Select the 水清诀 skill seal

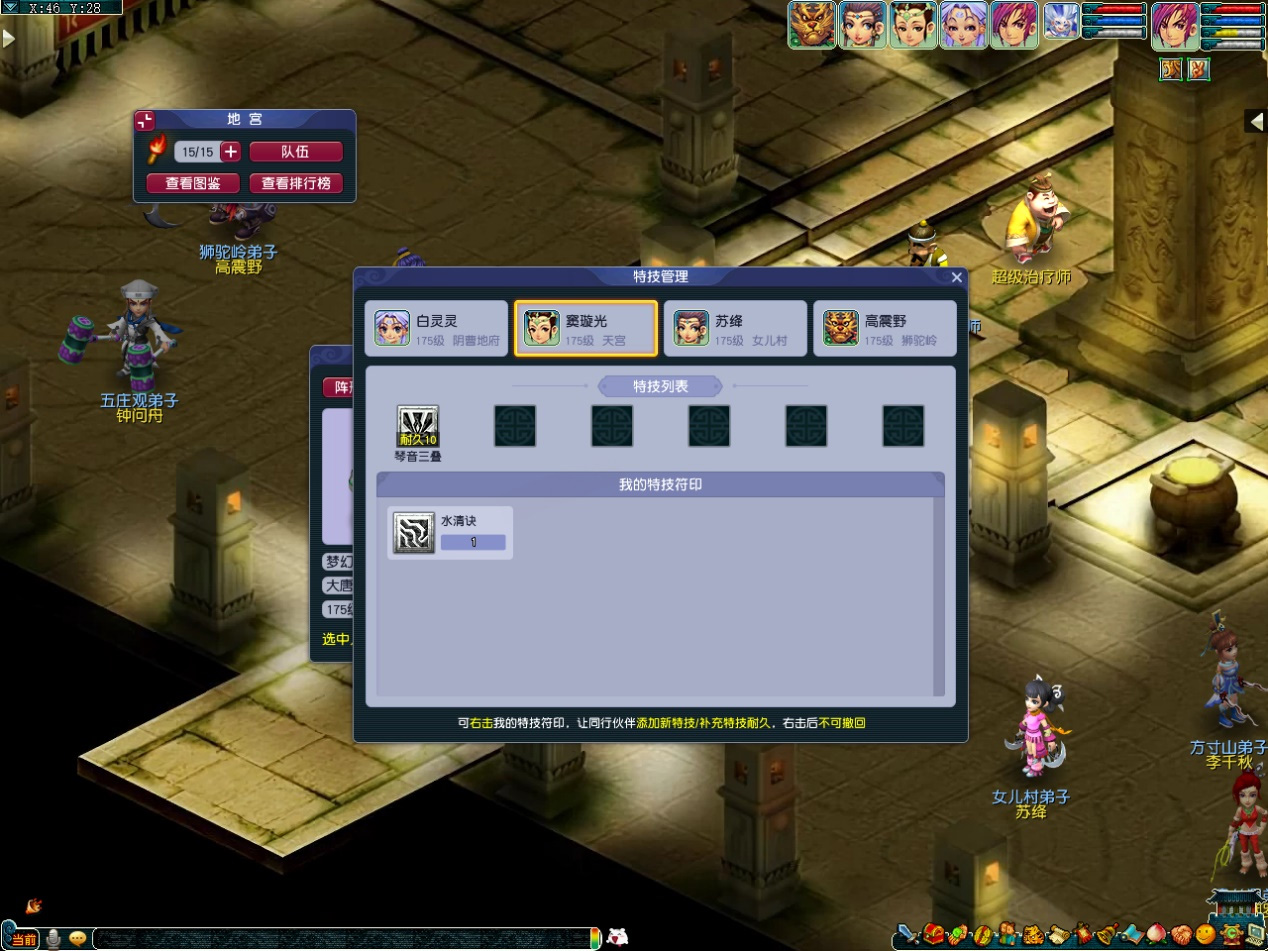tap(450, 532)
